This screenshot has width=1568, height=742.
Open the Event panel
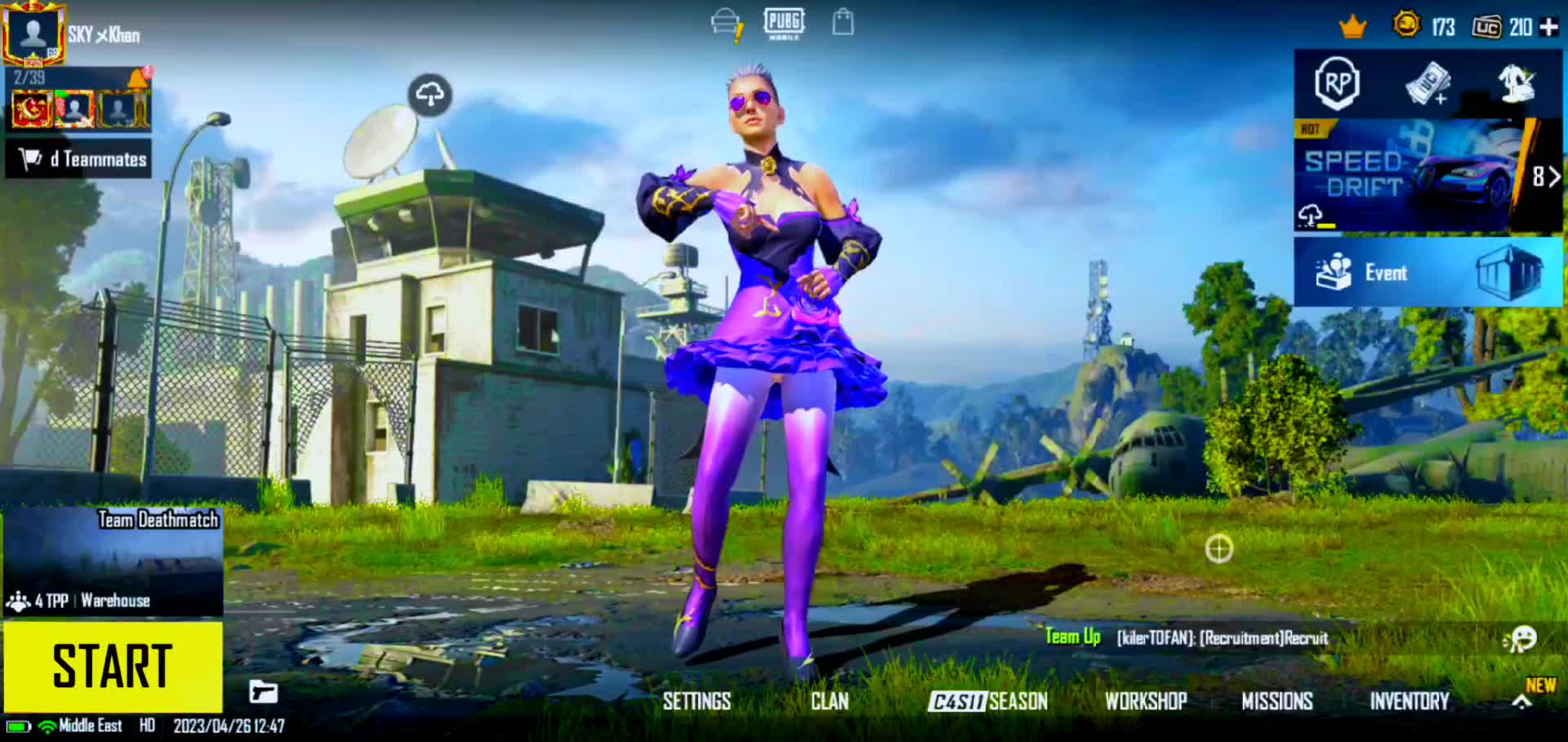click(x=1428, y=272)
